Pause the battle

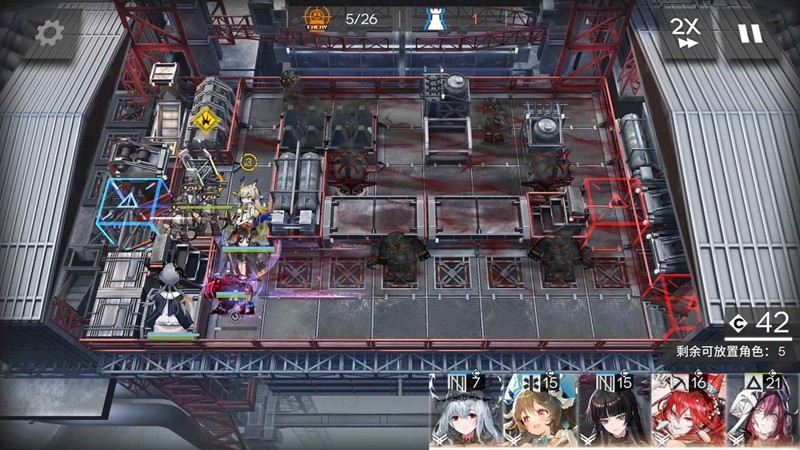(x=750, y=33)
